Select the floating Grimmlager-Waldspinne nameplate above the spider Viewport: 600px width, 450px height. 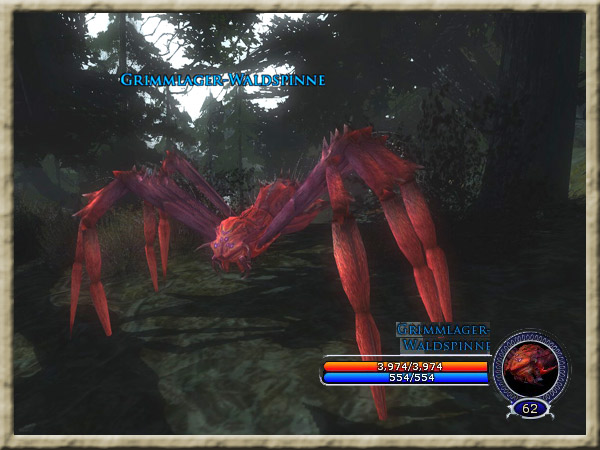point(223,80)
